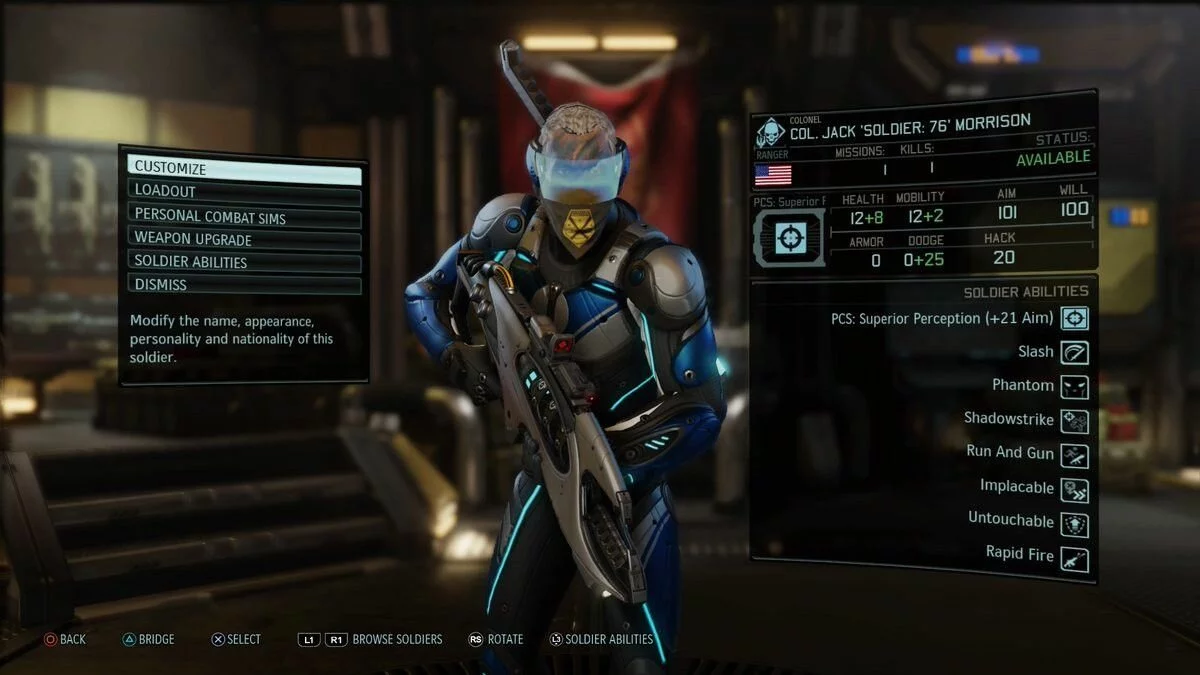The image size is (1200, 675).
Task: Open the Loadout menu
Action: pos(243,191)
